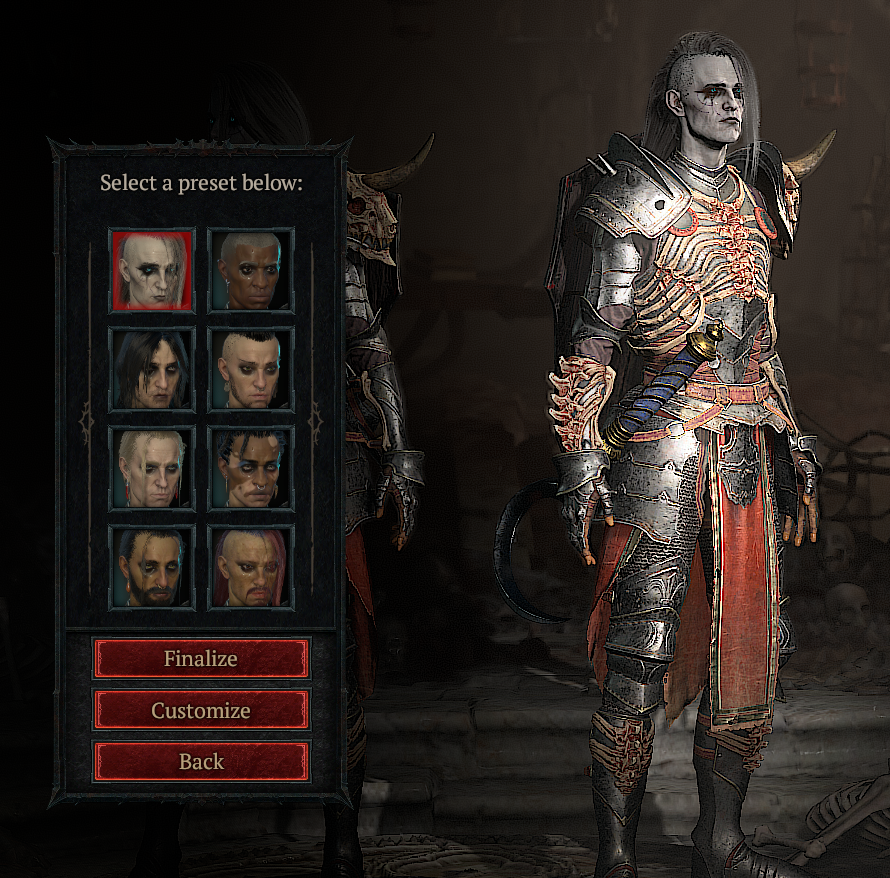This screenshot has height=878, width=890.
Task: Select the black-bearded preset portrait
Action: pyautogui.click(x=152, y=567)
